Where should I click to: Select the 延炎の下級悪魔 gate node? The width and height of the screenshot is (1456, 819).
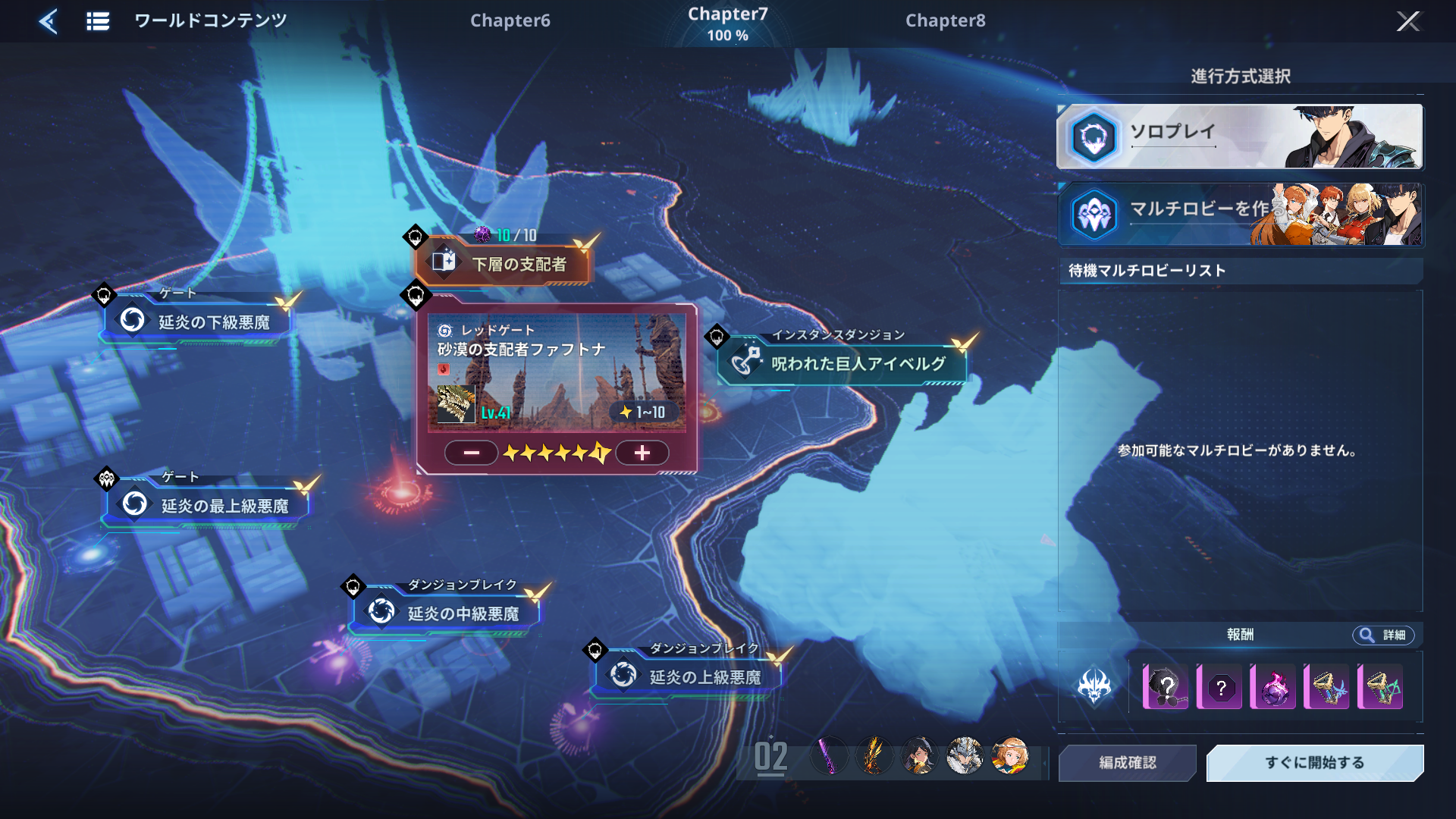[199, 322]
